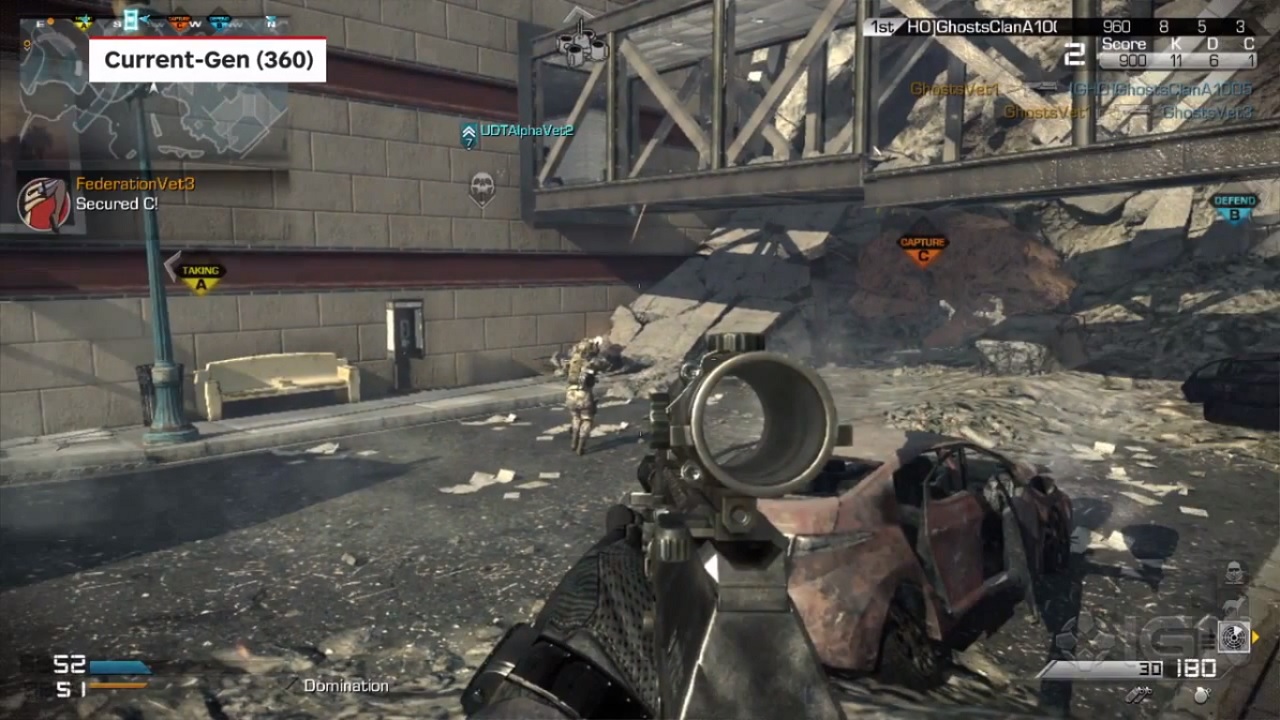Click the masked soldier killstreak icon

(1235, 573)
